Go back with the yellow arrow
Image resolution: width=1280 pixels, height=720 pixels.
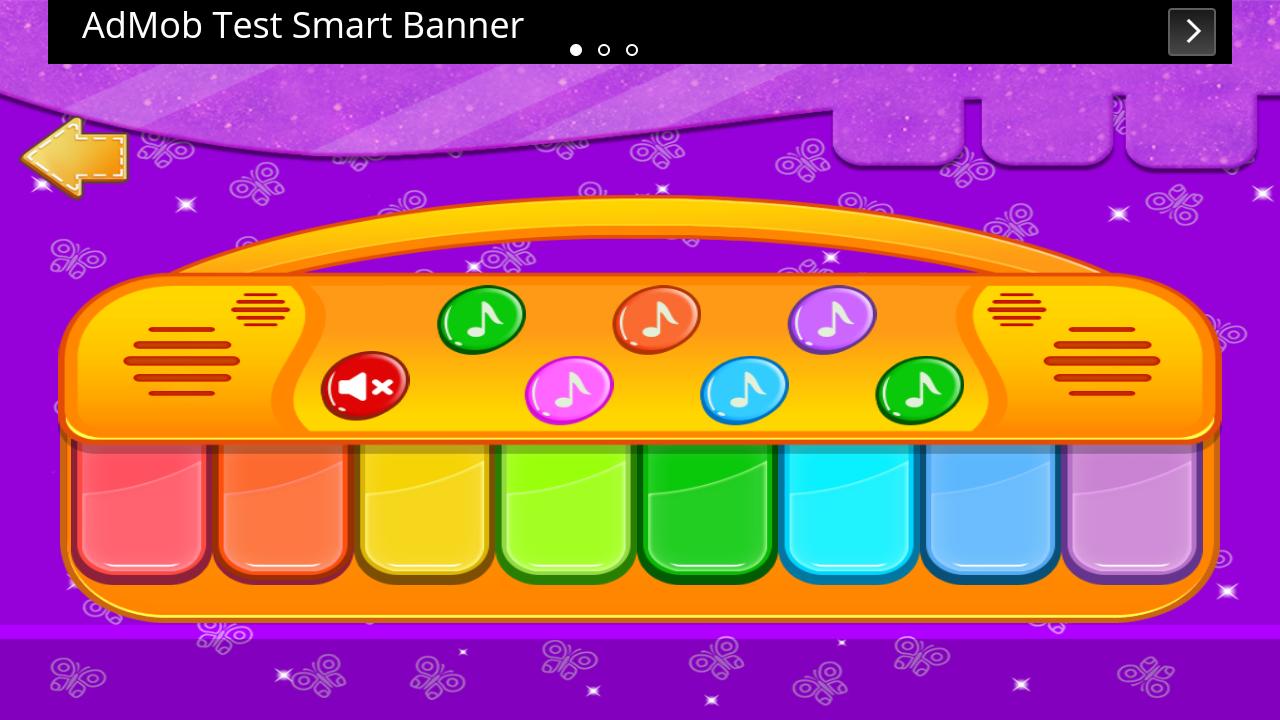(x=75, y=157)
